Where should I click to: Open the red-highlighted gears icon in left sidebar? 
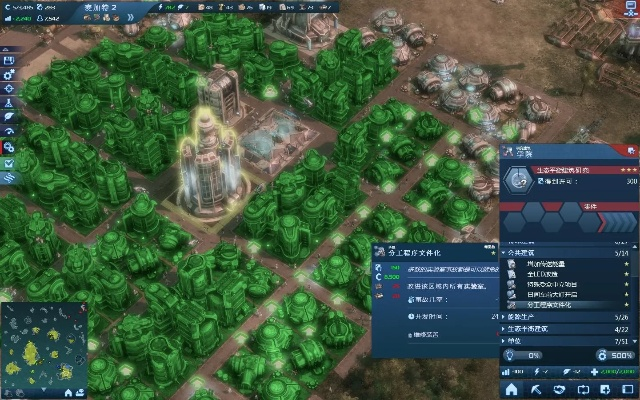9,147
